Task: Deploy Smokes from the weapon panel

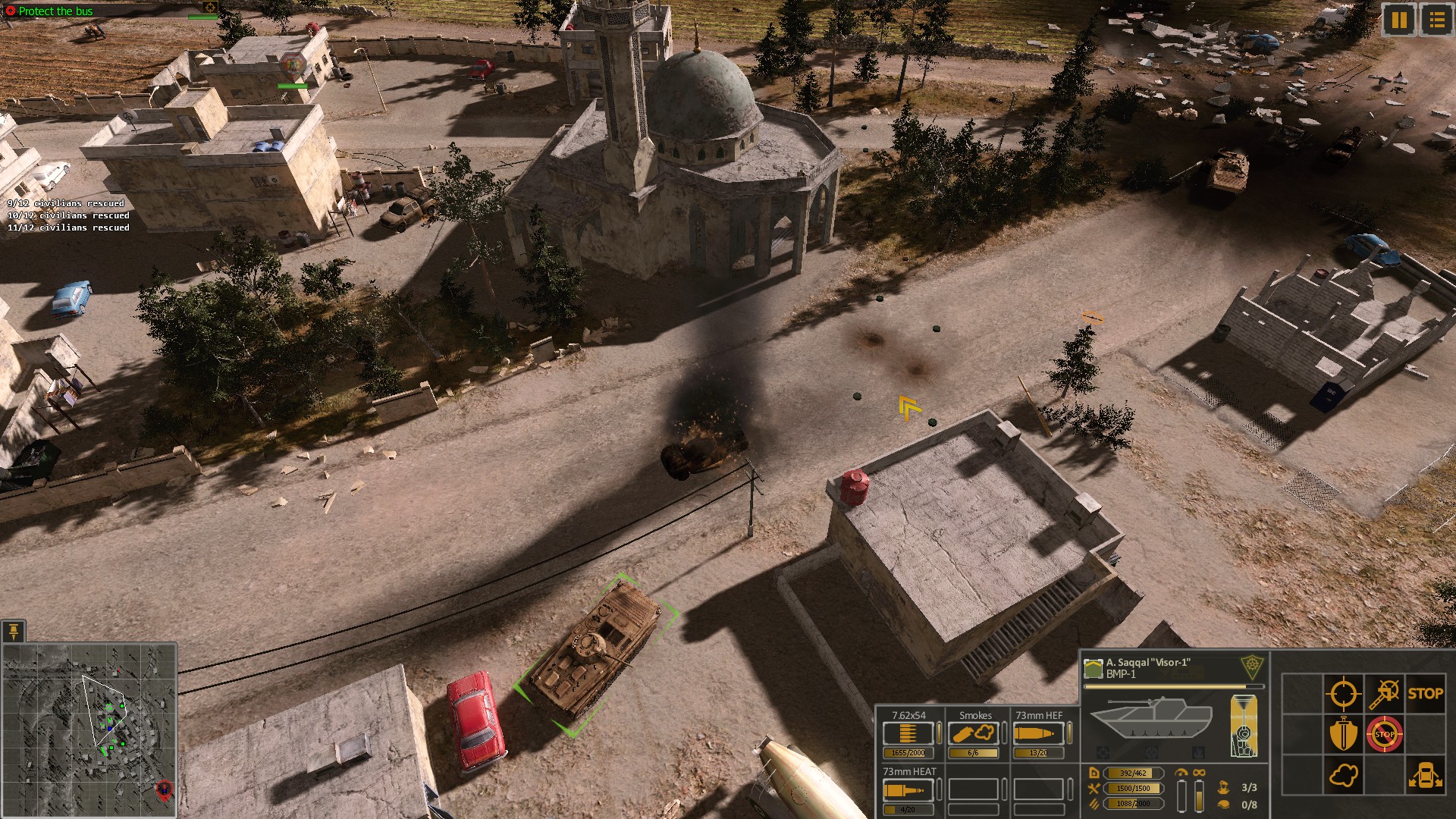Action: click(x=974, y=734)
